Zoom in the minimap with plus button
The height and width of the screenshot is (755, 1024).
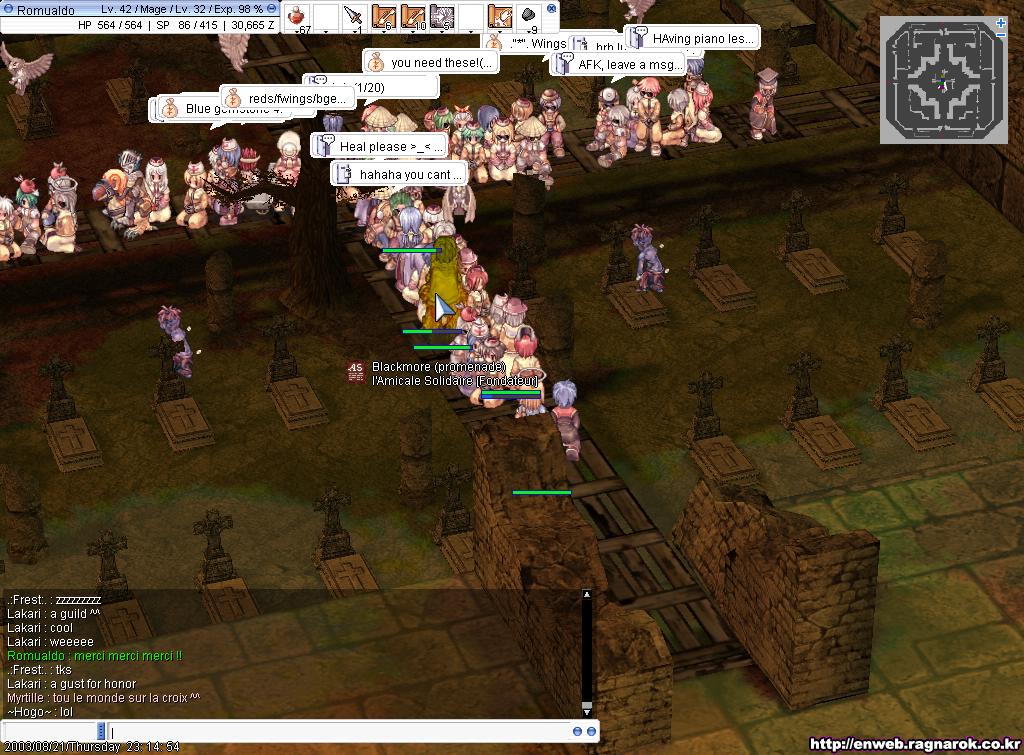(1002, 22)
